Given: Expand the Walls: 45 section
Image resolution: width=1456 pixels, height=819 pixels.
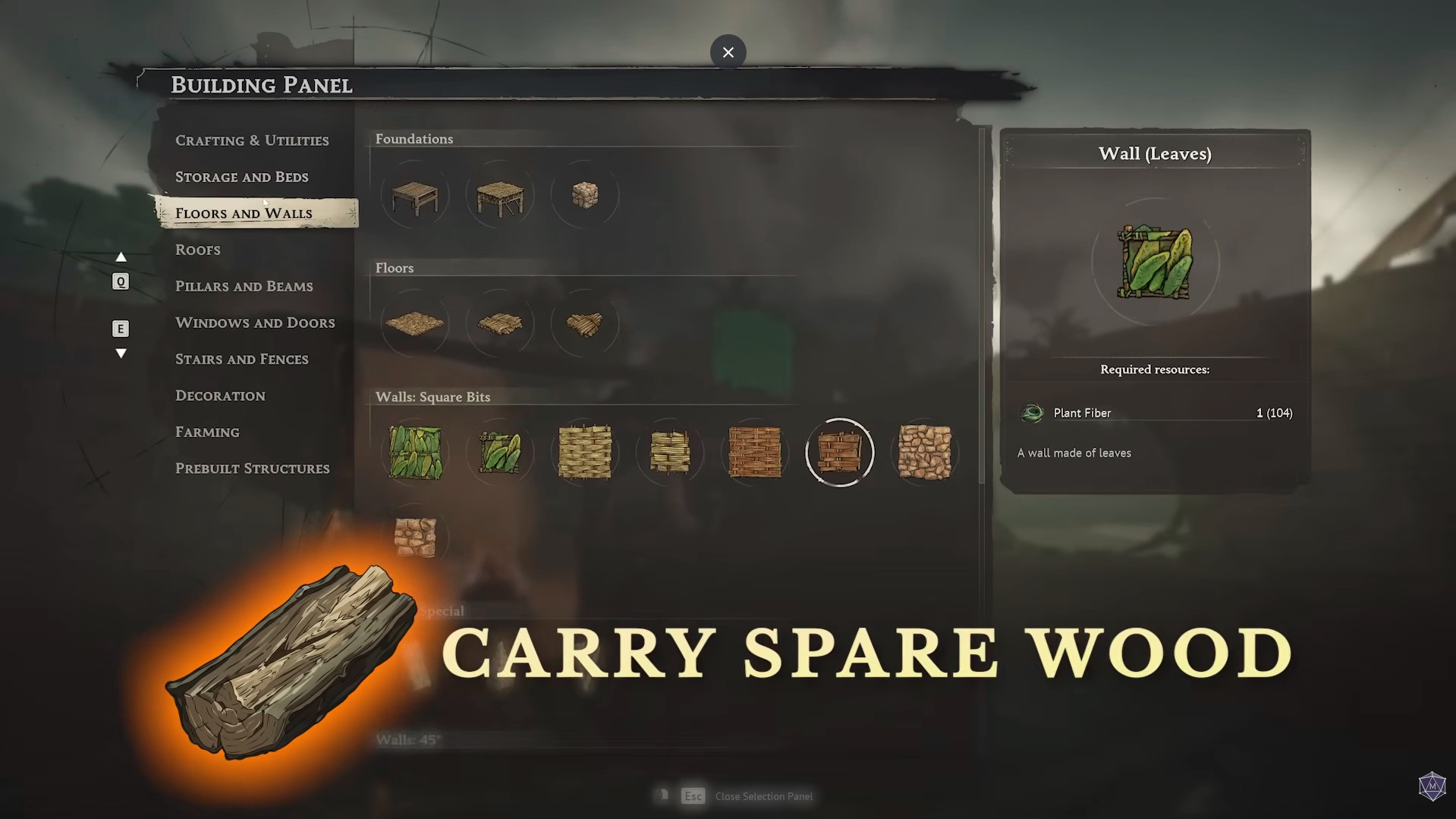Looking at the screenshot, I should [407, 739].
